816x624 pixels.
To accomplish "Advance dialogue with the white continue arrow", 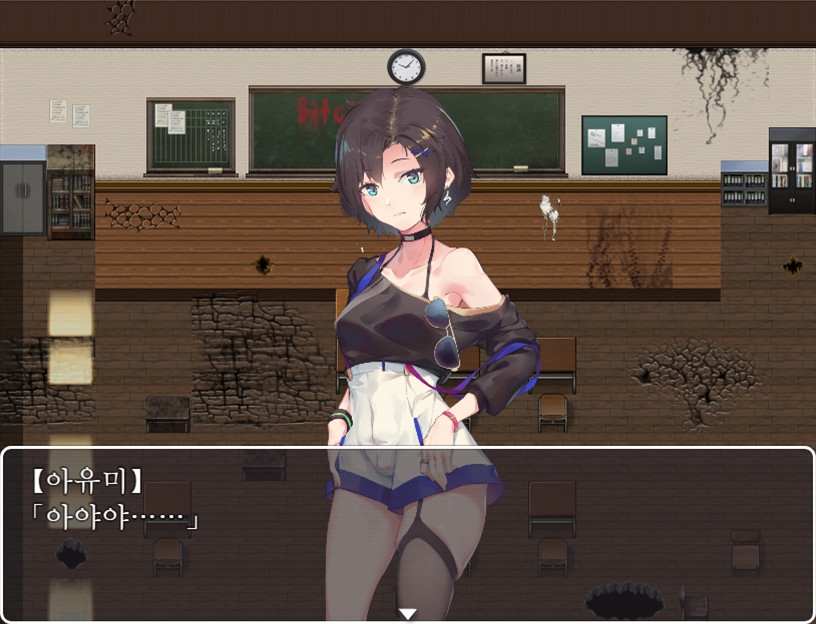I will (407, 613).
